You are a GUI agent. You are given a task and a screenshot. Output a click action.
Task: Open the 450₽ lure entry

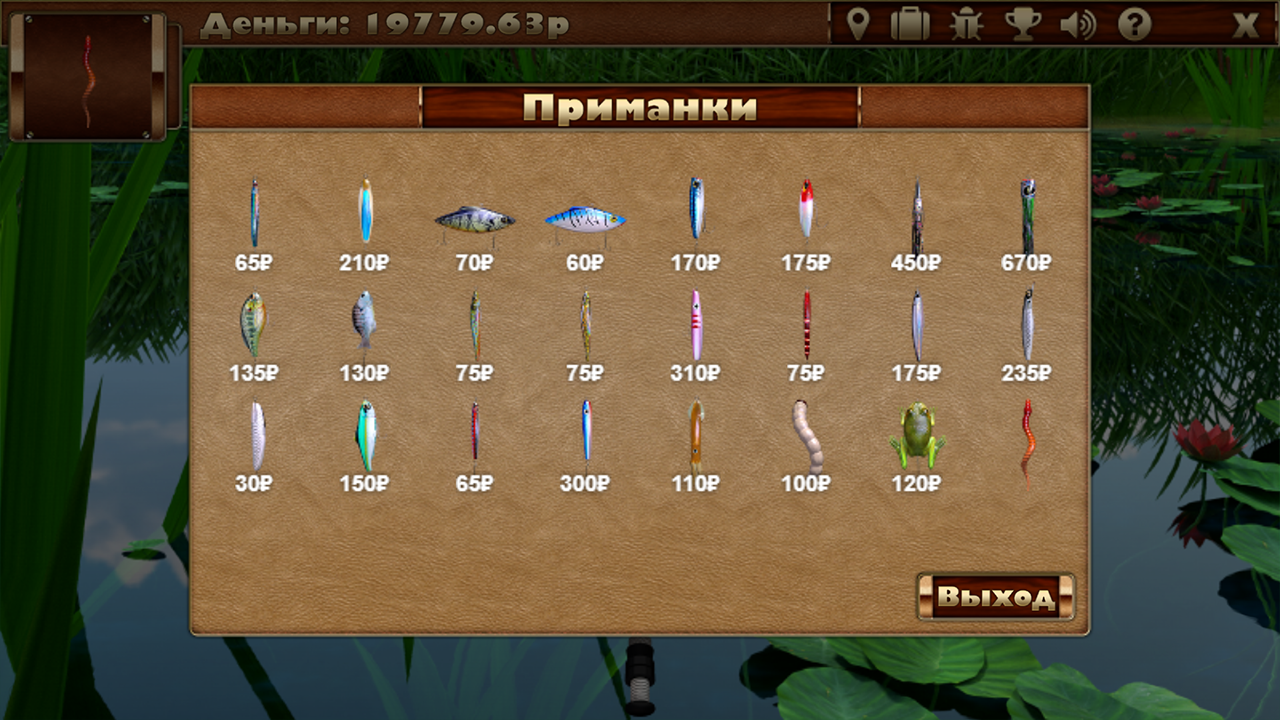coord(919,215)
